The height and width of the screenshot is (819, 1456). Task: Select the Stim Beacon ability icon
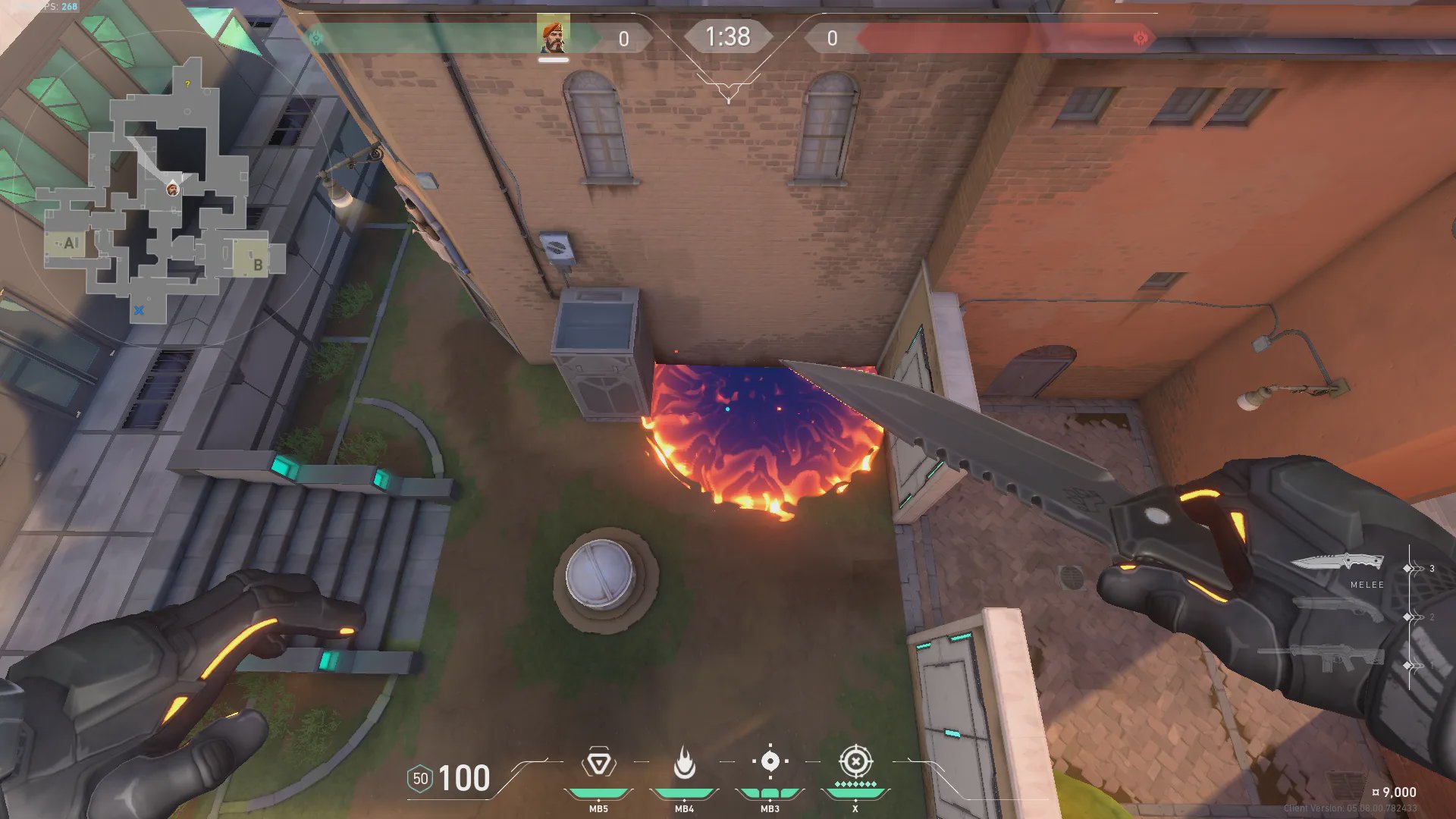point(598,763)
